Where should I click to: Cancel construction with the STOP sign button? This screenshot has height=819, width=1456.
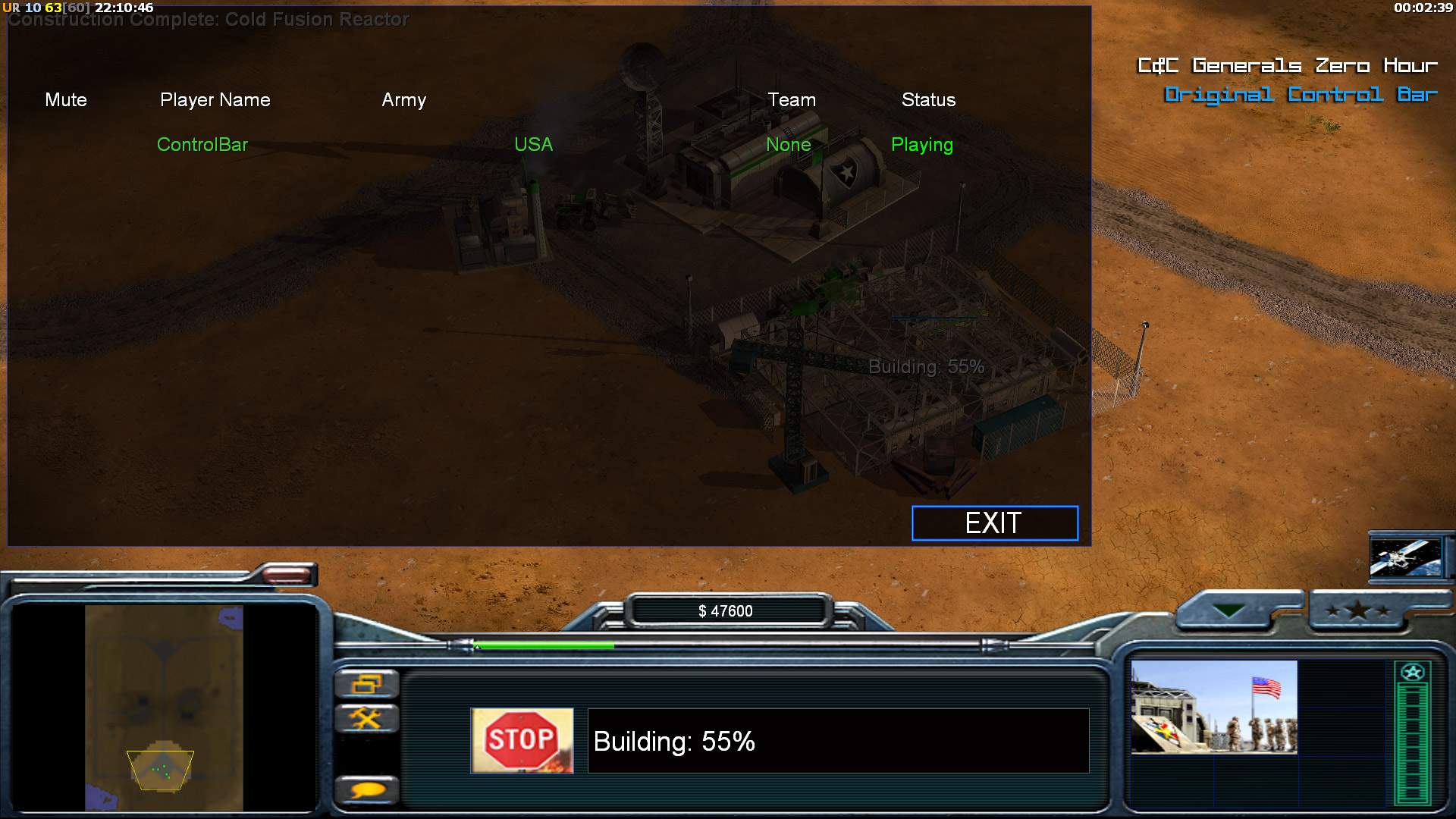[522, 741]
